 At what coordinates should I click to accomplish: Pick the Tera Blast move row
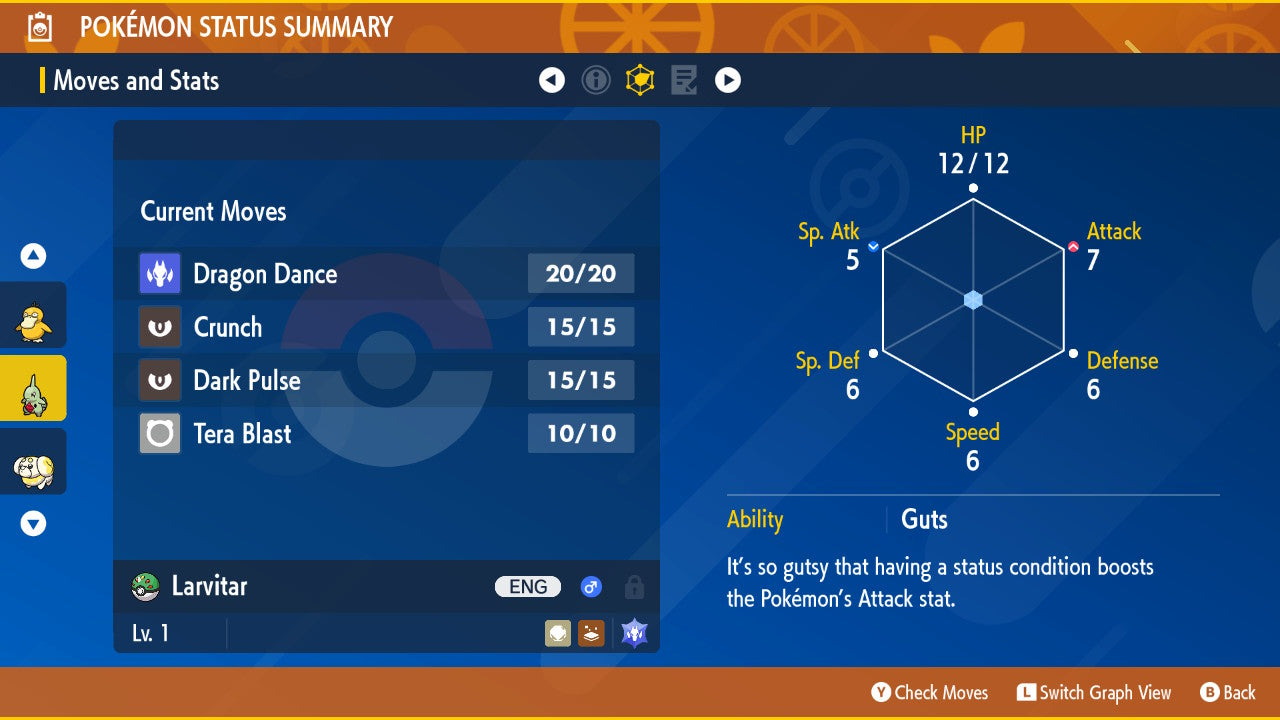coord(386,433)
